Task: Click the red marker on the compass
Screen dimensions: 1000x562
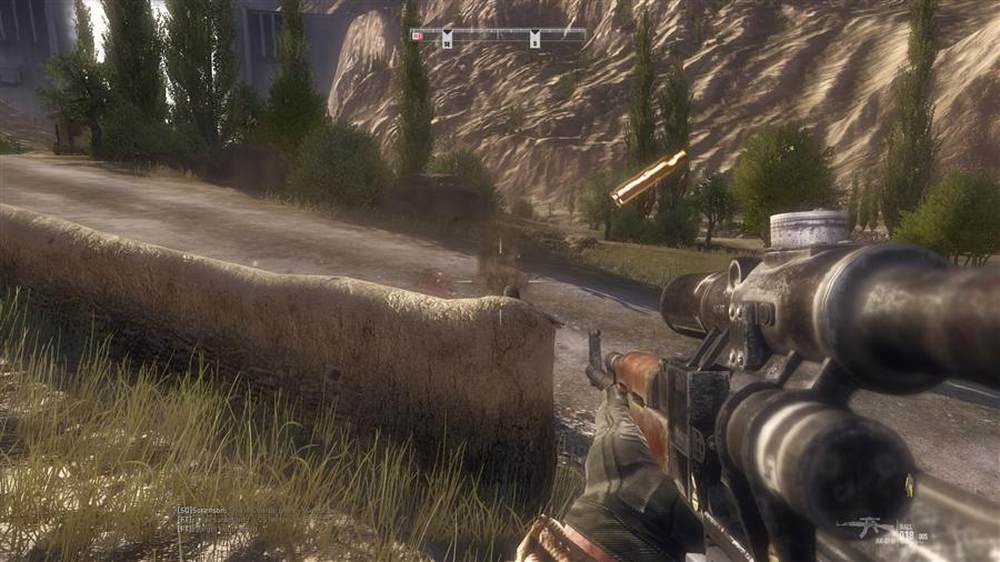Action: (x=417, y=36)
